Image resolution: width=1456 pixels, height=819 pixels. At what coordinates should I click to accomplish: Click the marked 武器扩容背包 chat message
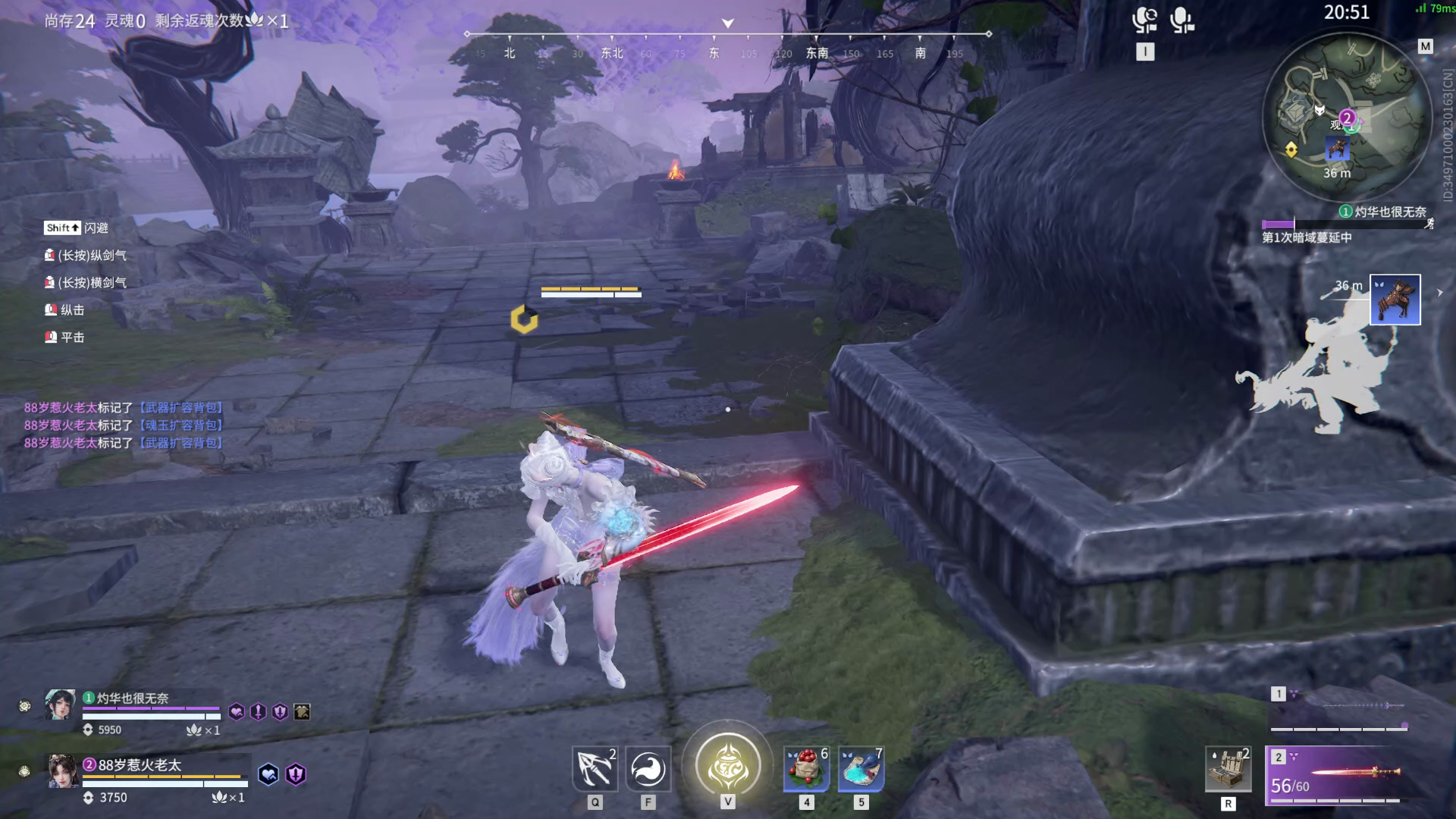click(x=124, y=408)
